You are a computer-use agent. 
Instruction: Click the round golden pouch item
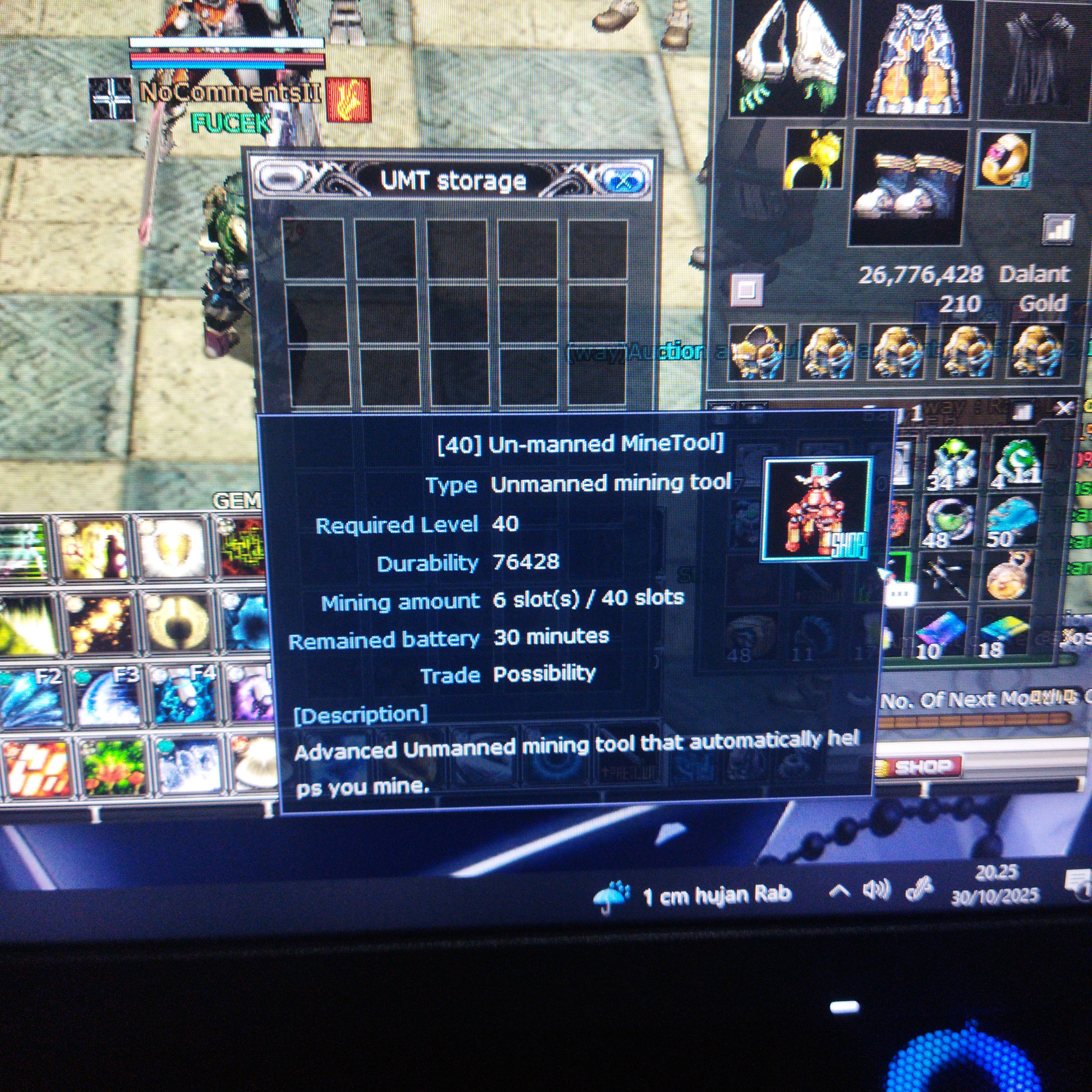[1009, 577]
